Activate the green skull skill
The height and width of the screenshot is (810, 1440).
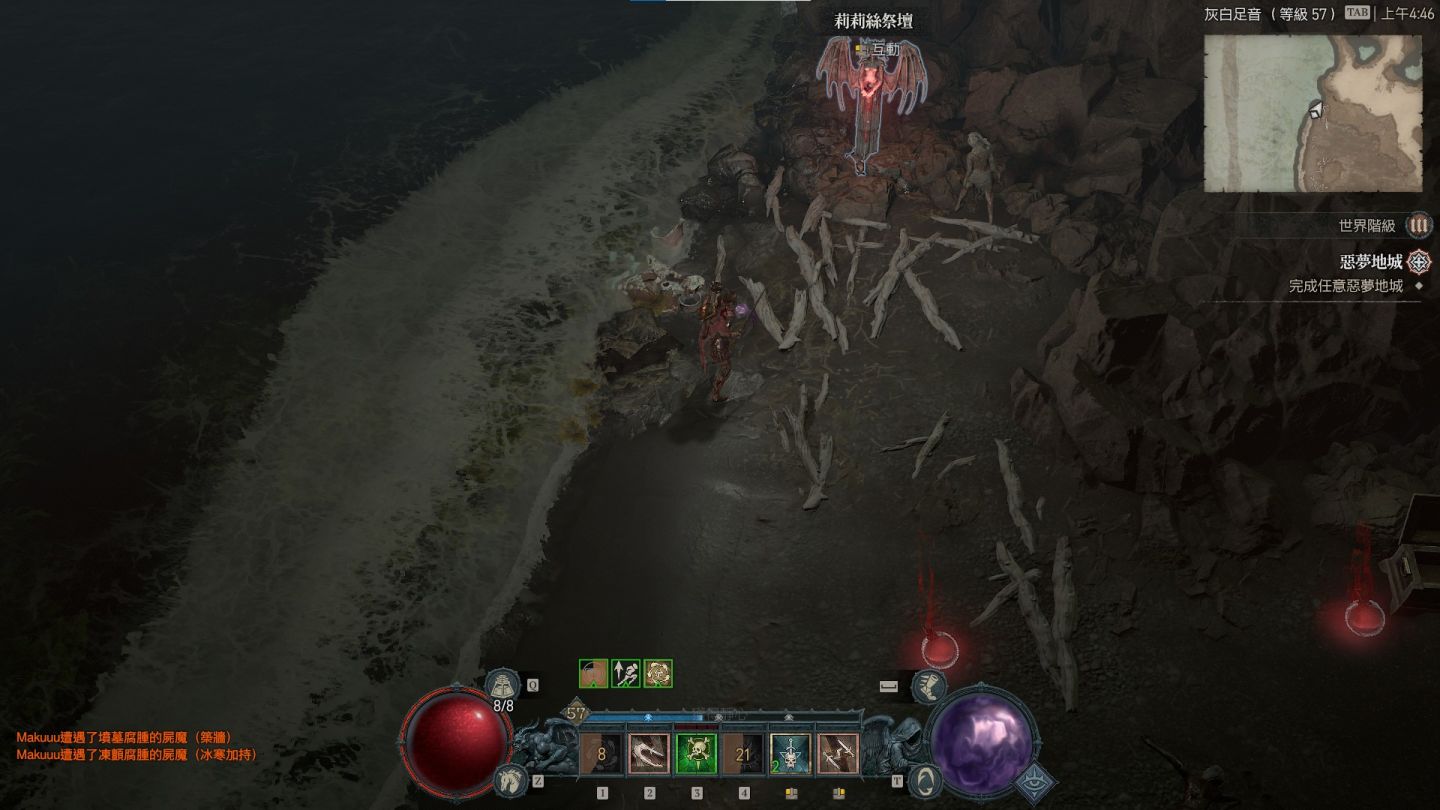tap(696, 754)
